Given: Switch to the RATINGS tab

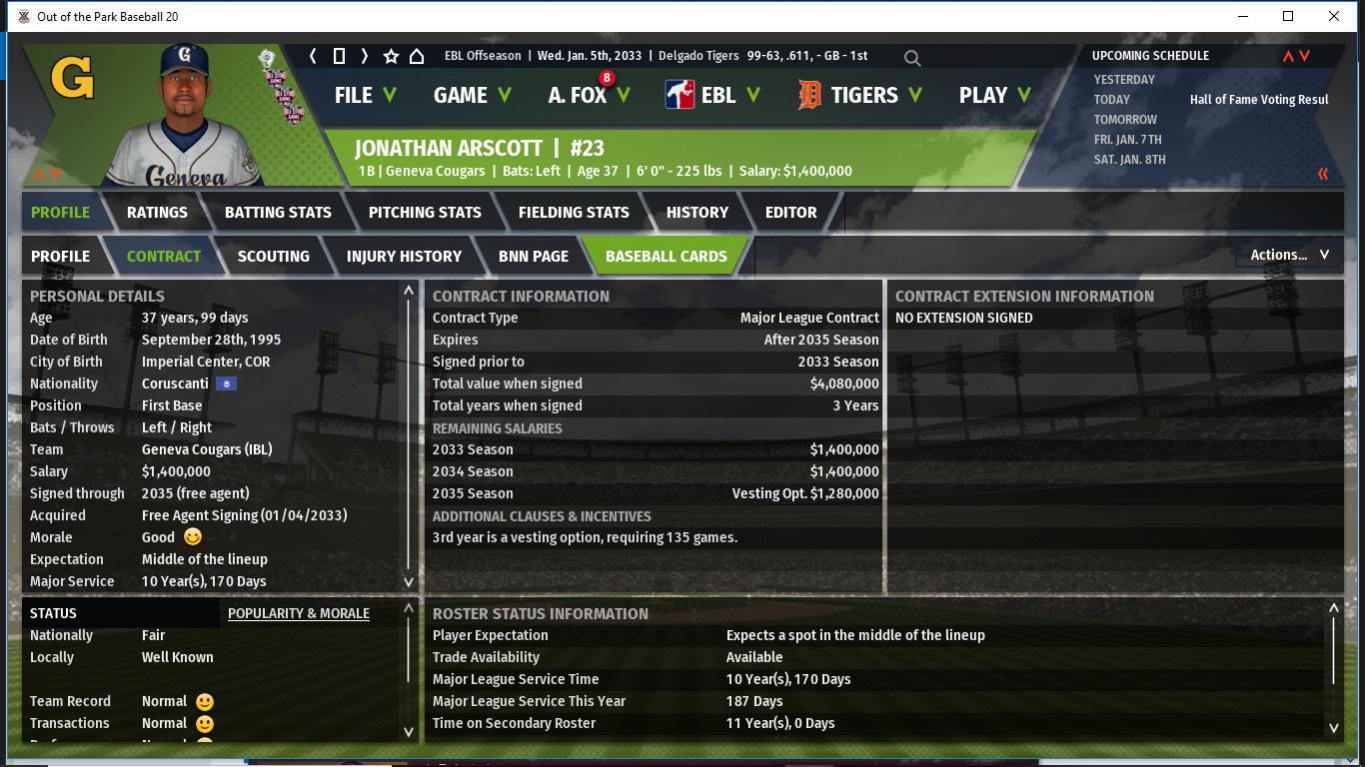Looking at the screenshot, I should tap(157, 212).
